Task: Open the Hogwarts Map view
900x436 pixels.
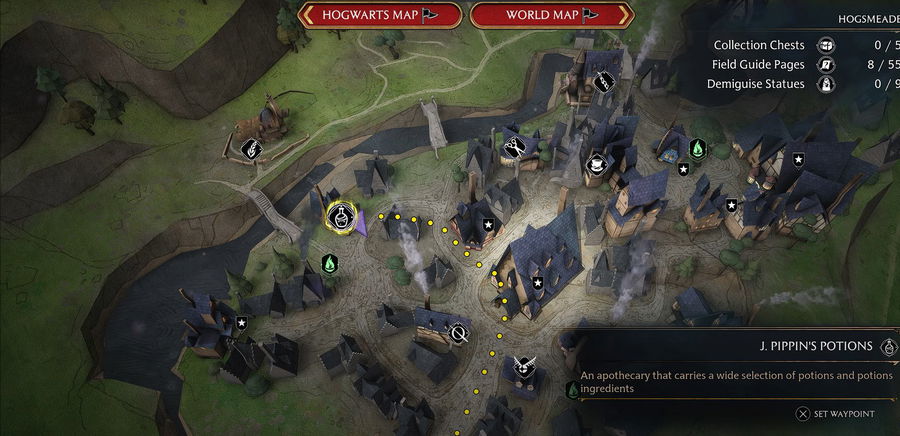Action: pyautogui.click(x=379, y=15)
